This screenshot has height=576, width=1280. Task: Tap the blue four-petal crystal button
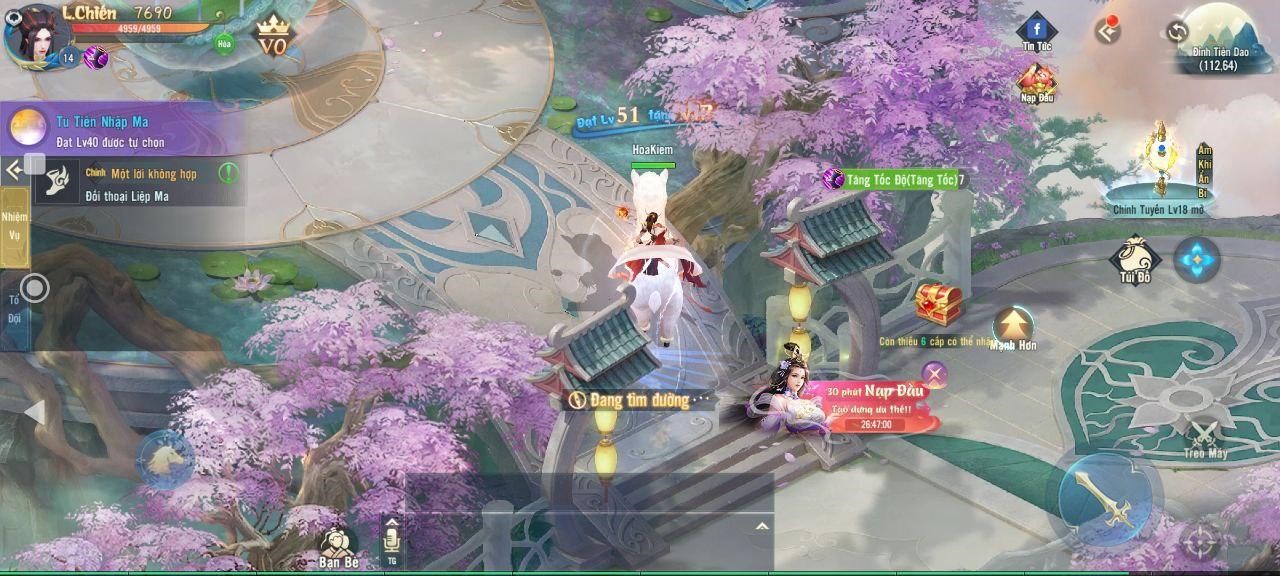point(1197,260)
